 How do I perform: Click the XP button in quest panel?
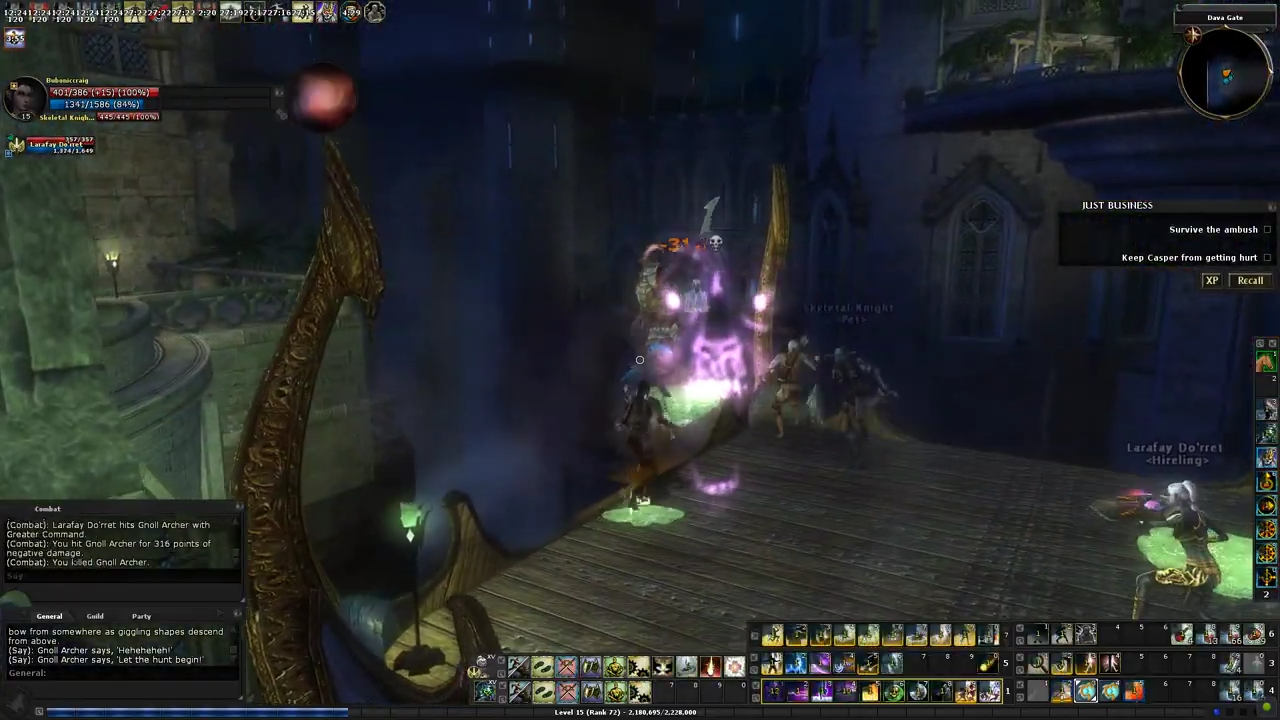pos(1211,280)
